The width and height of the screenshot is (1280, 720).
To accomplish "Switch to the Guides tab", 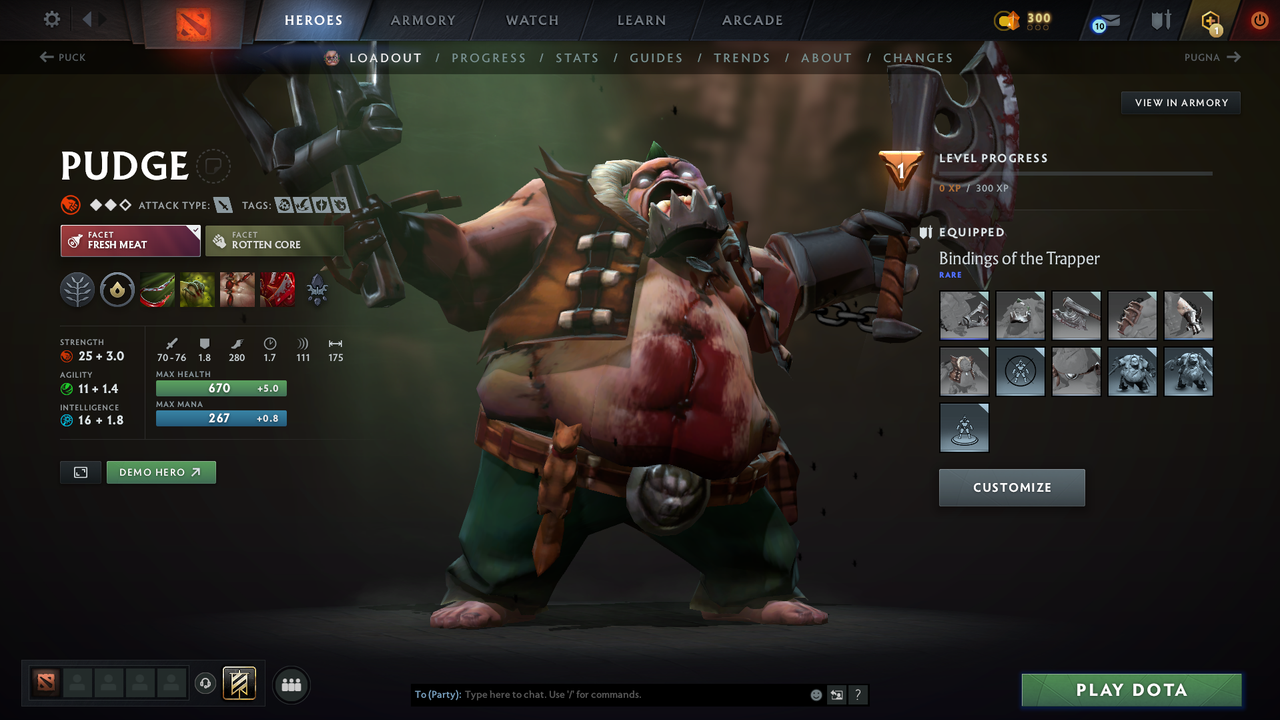I will coord(656,58).
